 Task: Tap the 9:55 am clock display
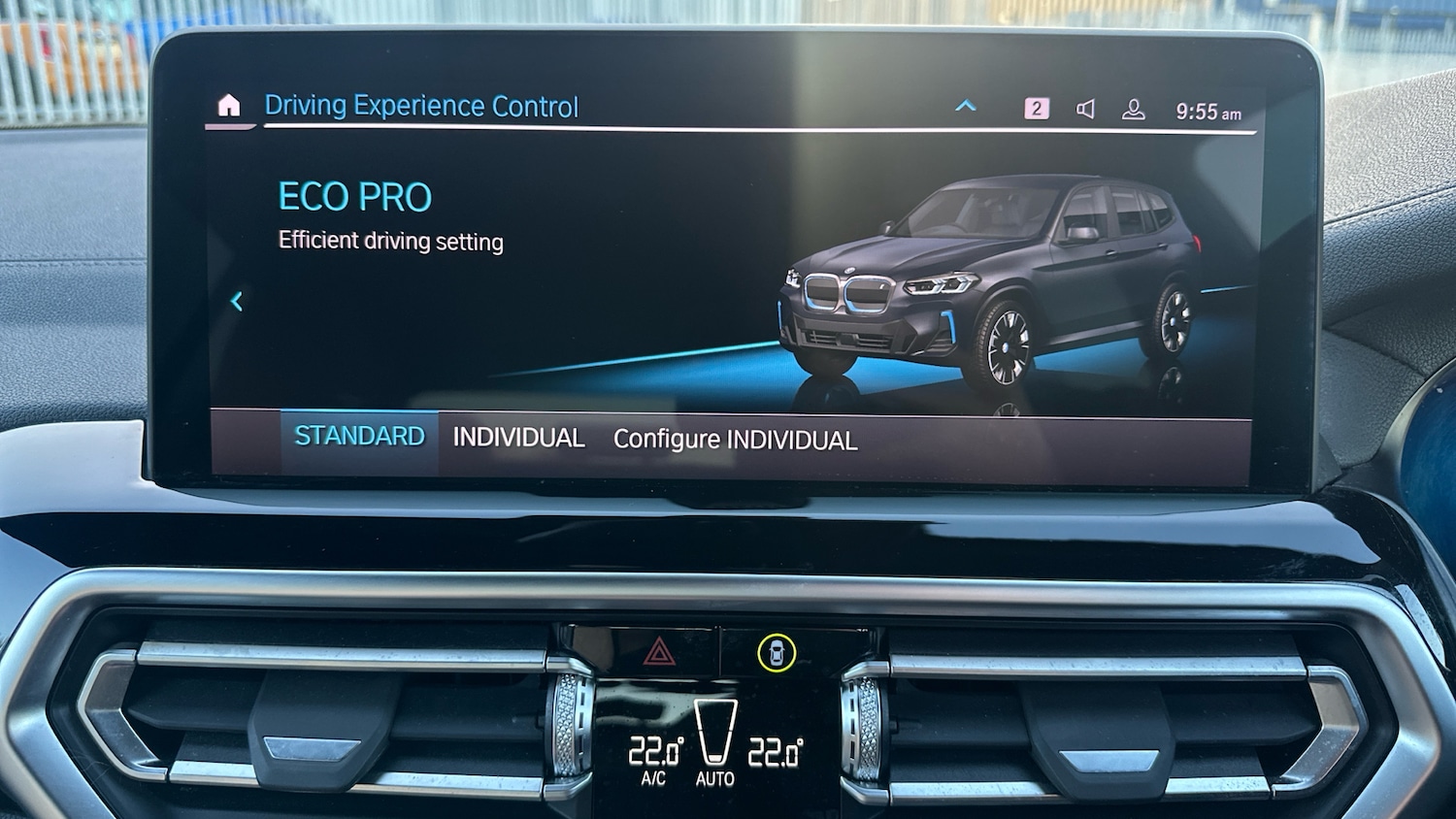tap(1208, 111)
